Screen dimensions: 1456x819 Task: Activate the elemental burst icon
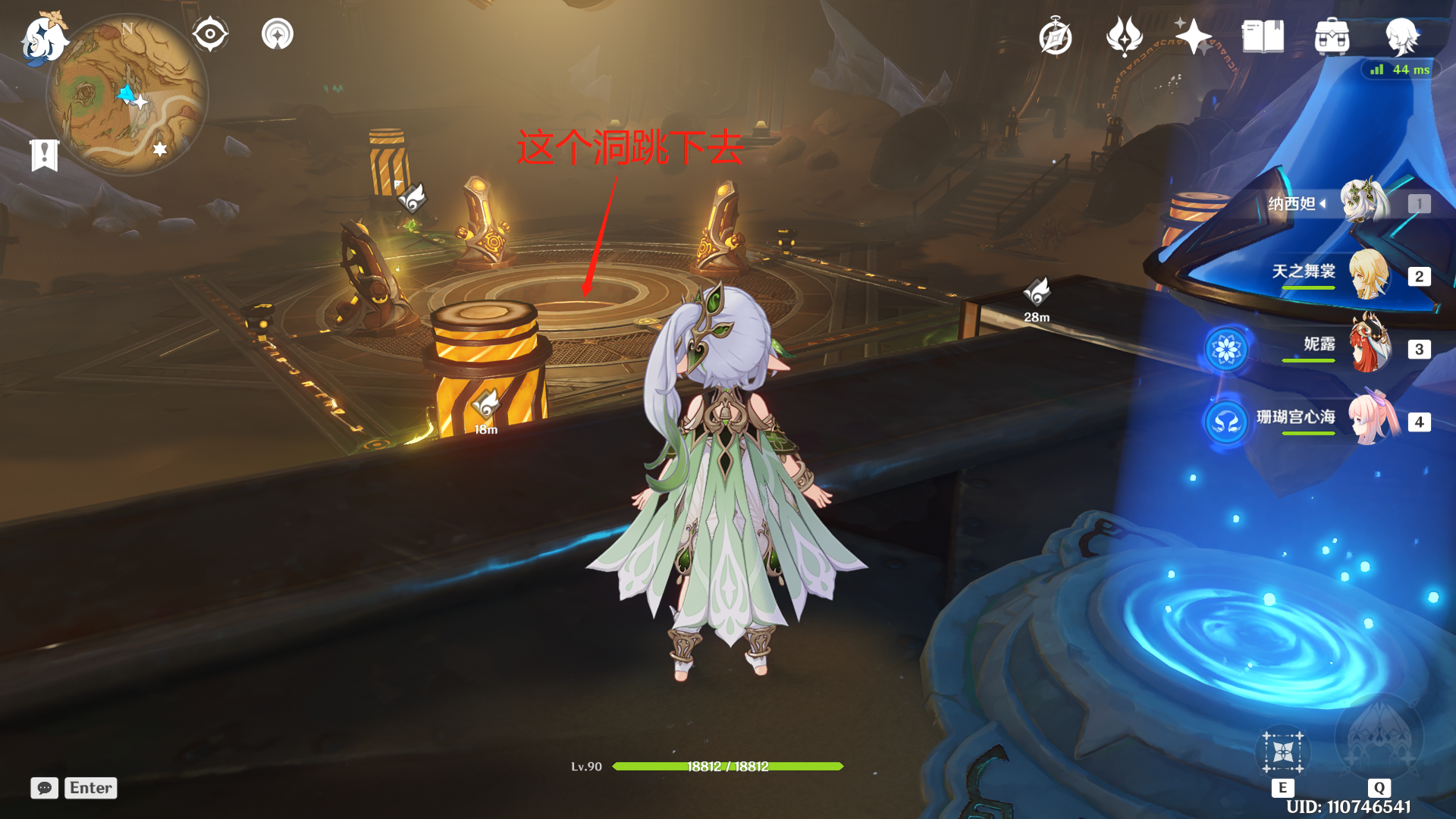point(1379,737)
